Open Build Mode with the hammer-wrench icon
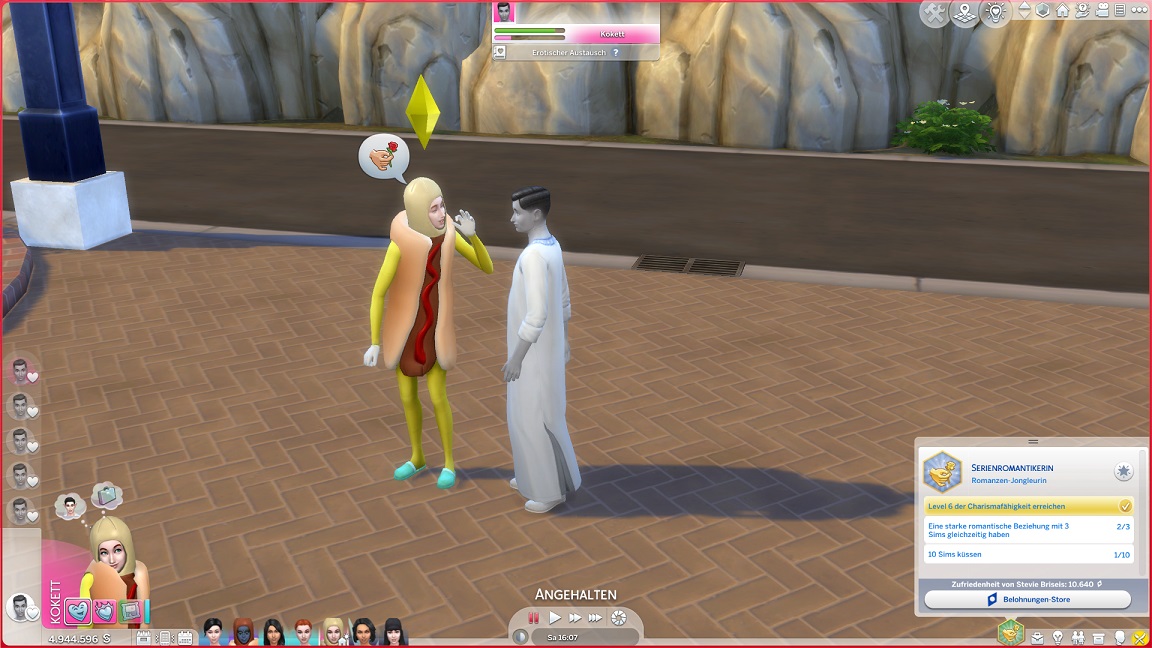The height and width of the screenshot is (648, 1152). point(934,14)
